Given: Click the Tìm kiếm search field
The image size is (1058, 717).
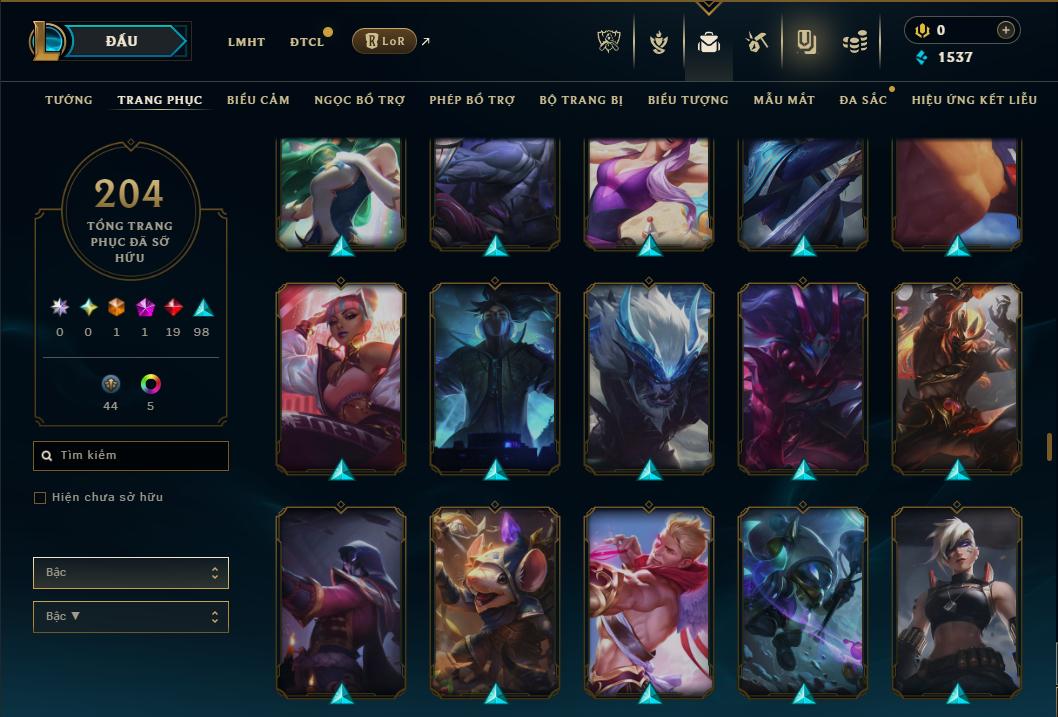Looking at the screenshot, I should coord(131,456).
